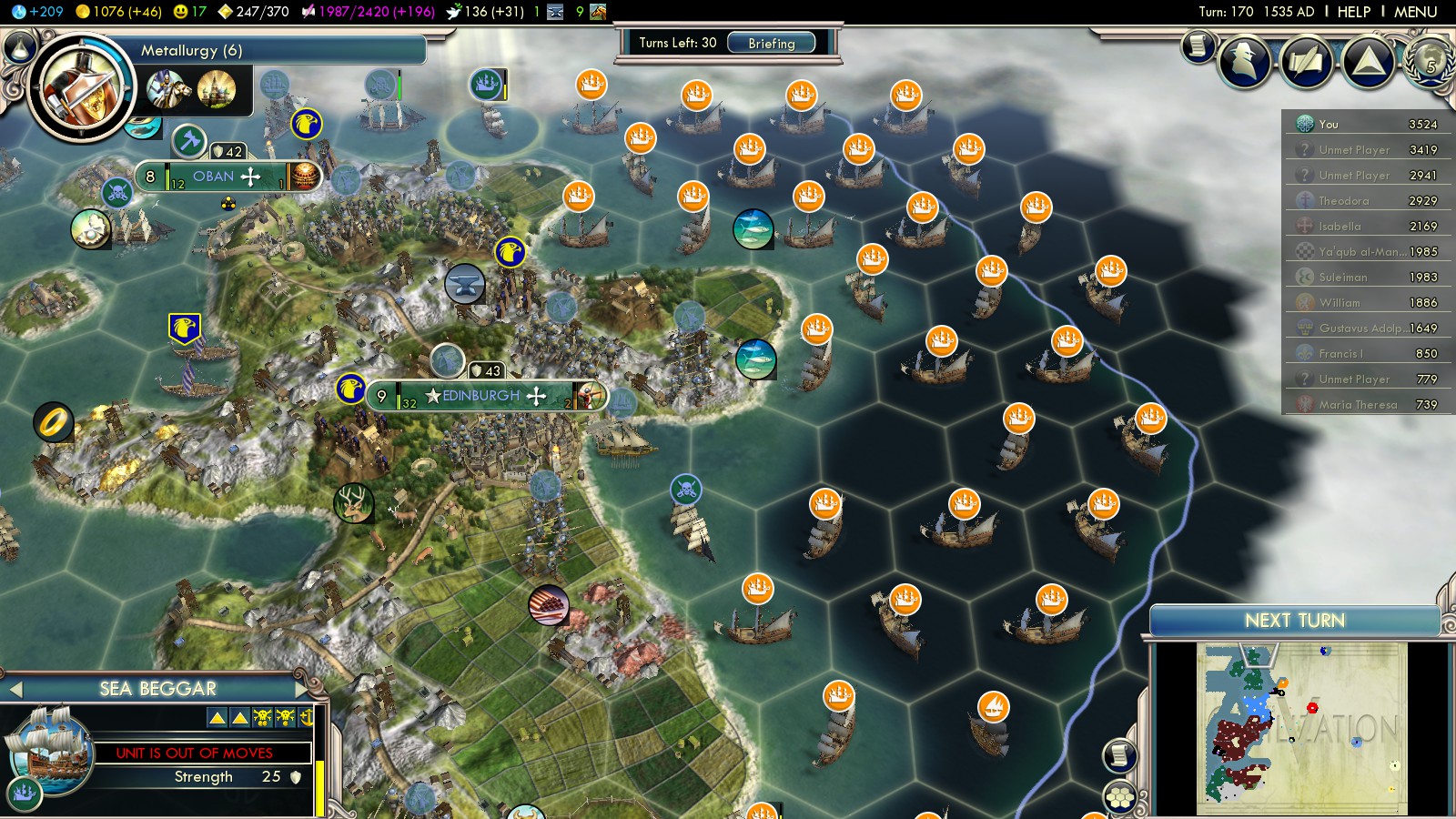Click the minimap
Image resolution: width=1456 pixels, height=819 pixels.
(x=1301, y=728)
